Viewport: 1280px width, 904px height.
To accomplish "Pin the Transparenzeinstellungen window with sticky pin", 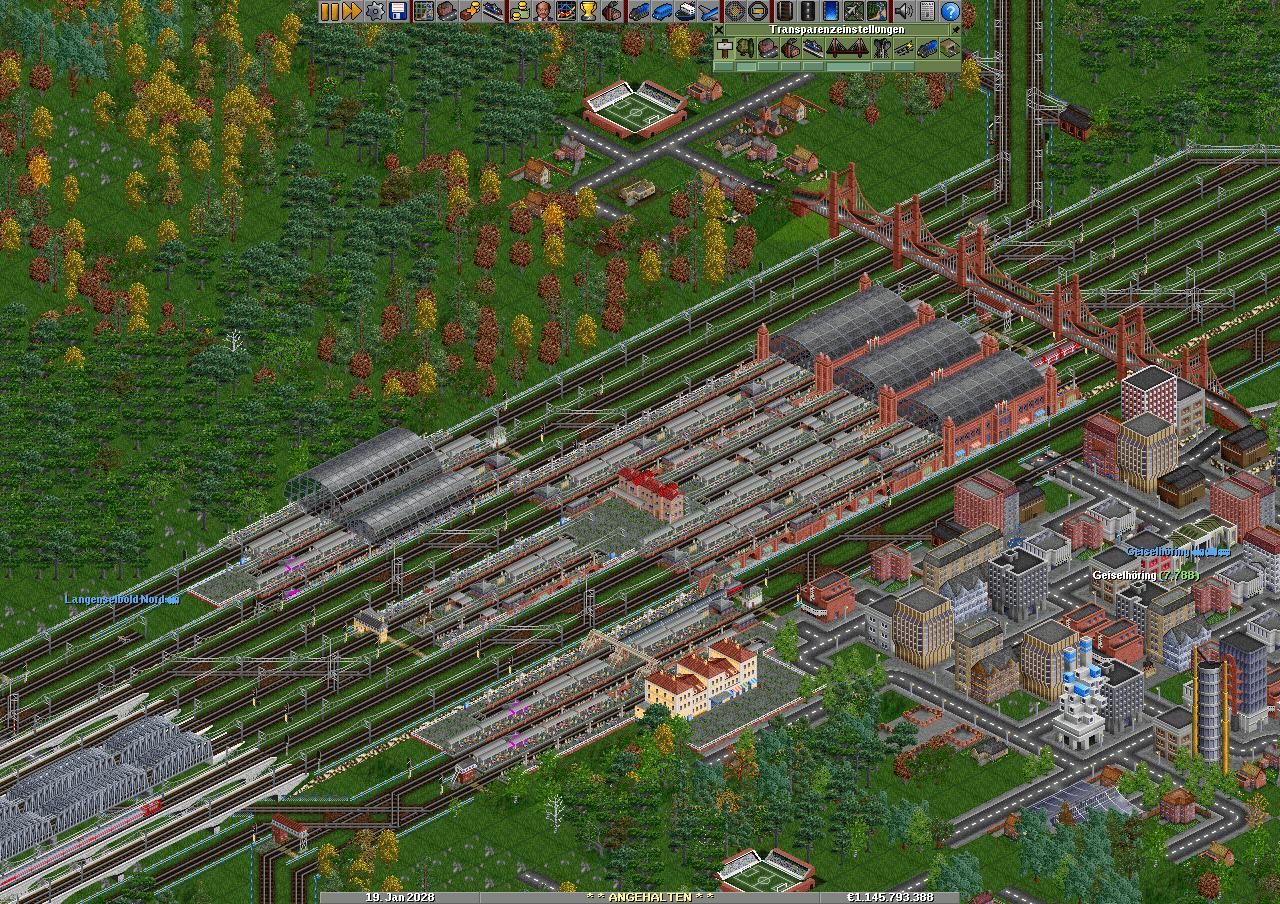I will [954, 30].
